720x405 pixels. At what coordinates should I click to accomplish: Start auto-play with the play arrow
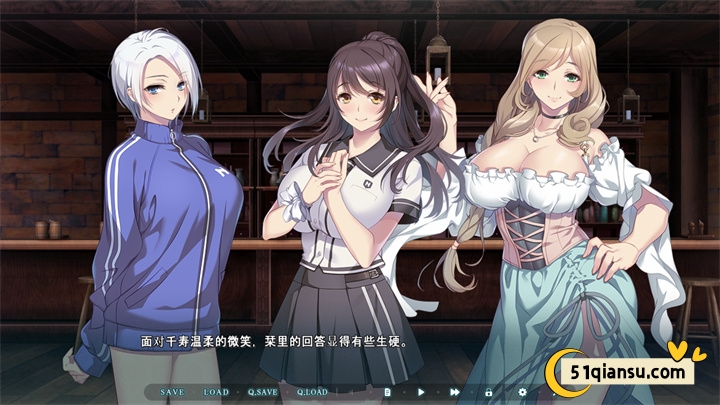421,392
